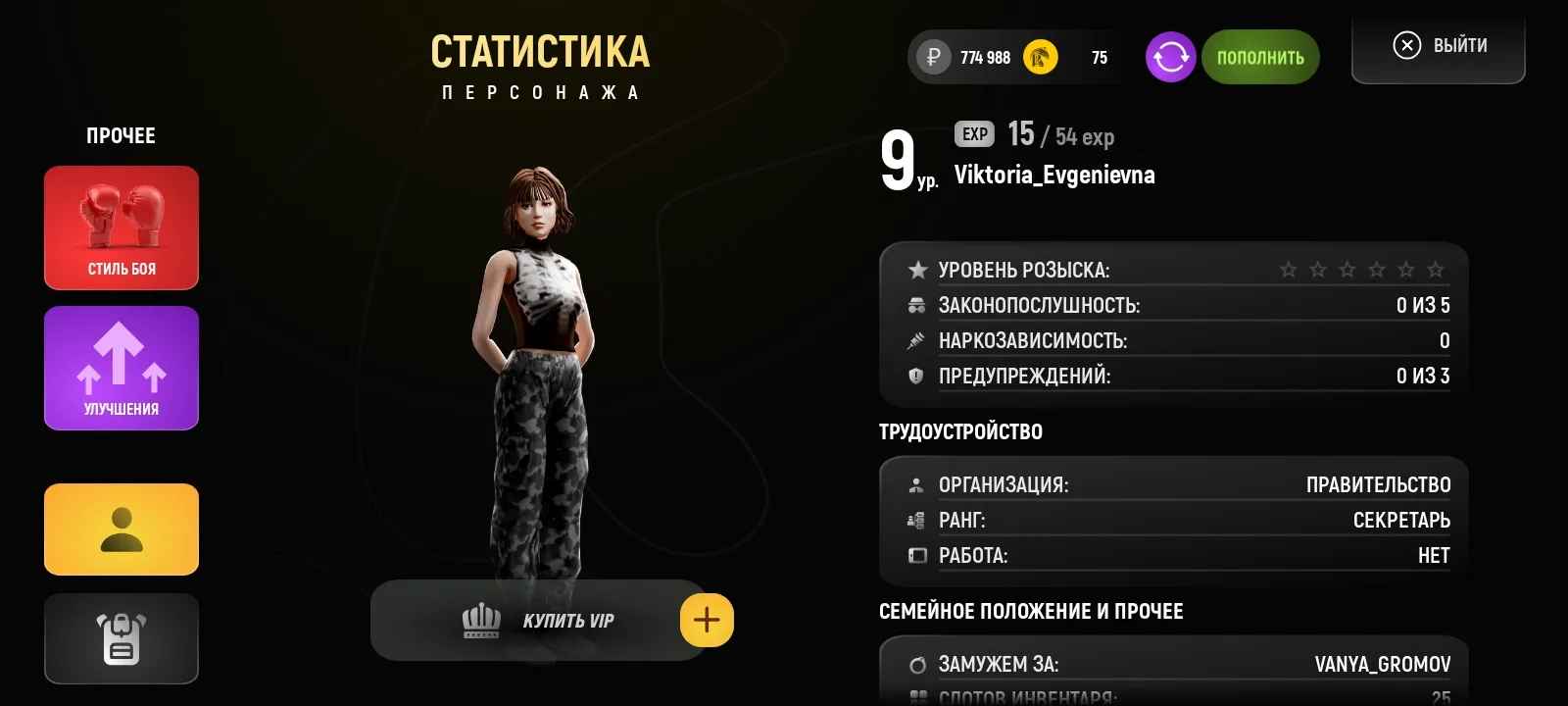This screenshot has height=706, width=1568.
Task: Click the gold coin currency icon
Action: (1041, 58)
